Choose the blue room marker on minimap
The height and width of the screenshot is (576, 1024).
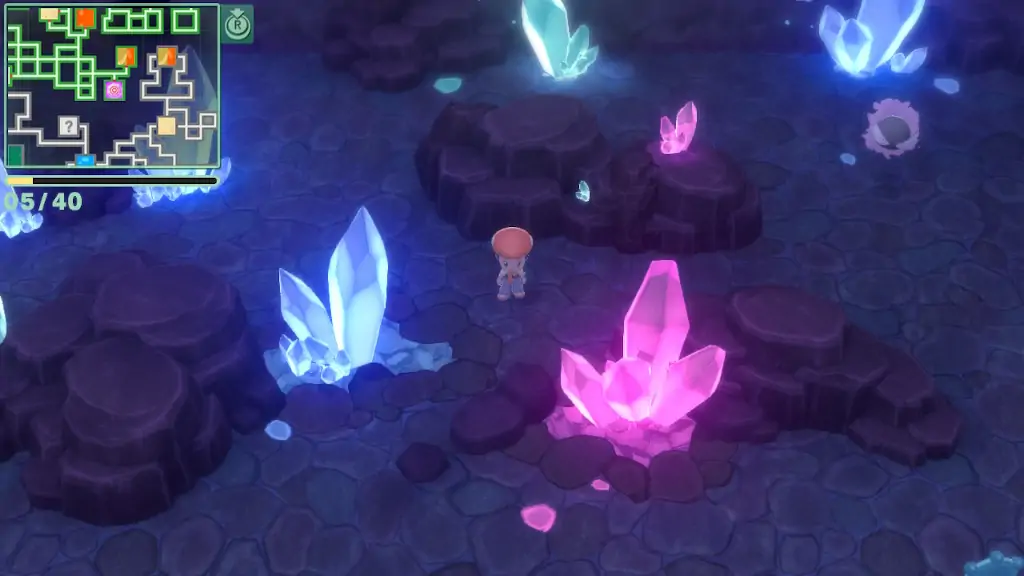85,159
